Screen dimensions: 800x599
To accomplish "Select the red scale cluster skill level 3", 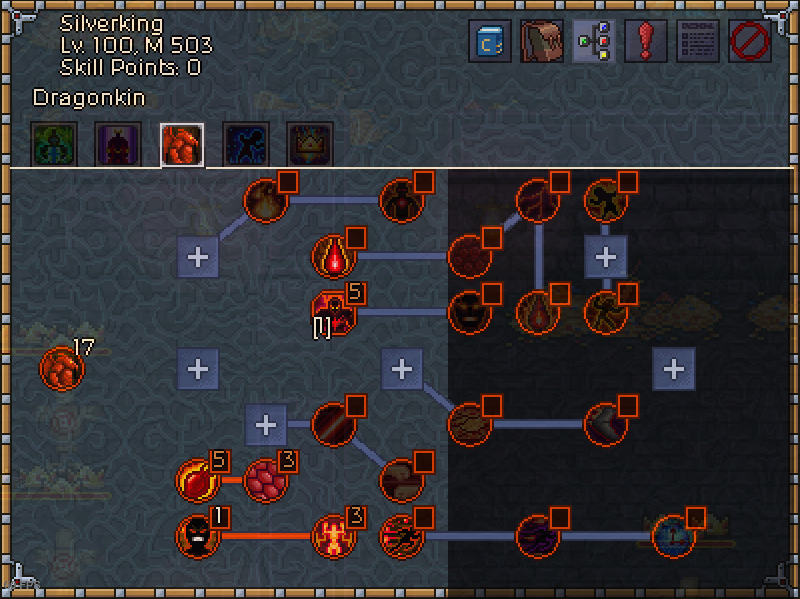I will 265,480.
